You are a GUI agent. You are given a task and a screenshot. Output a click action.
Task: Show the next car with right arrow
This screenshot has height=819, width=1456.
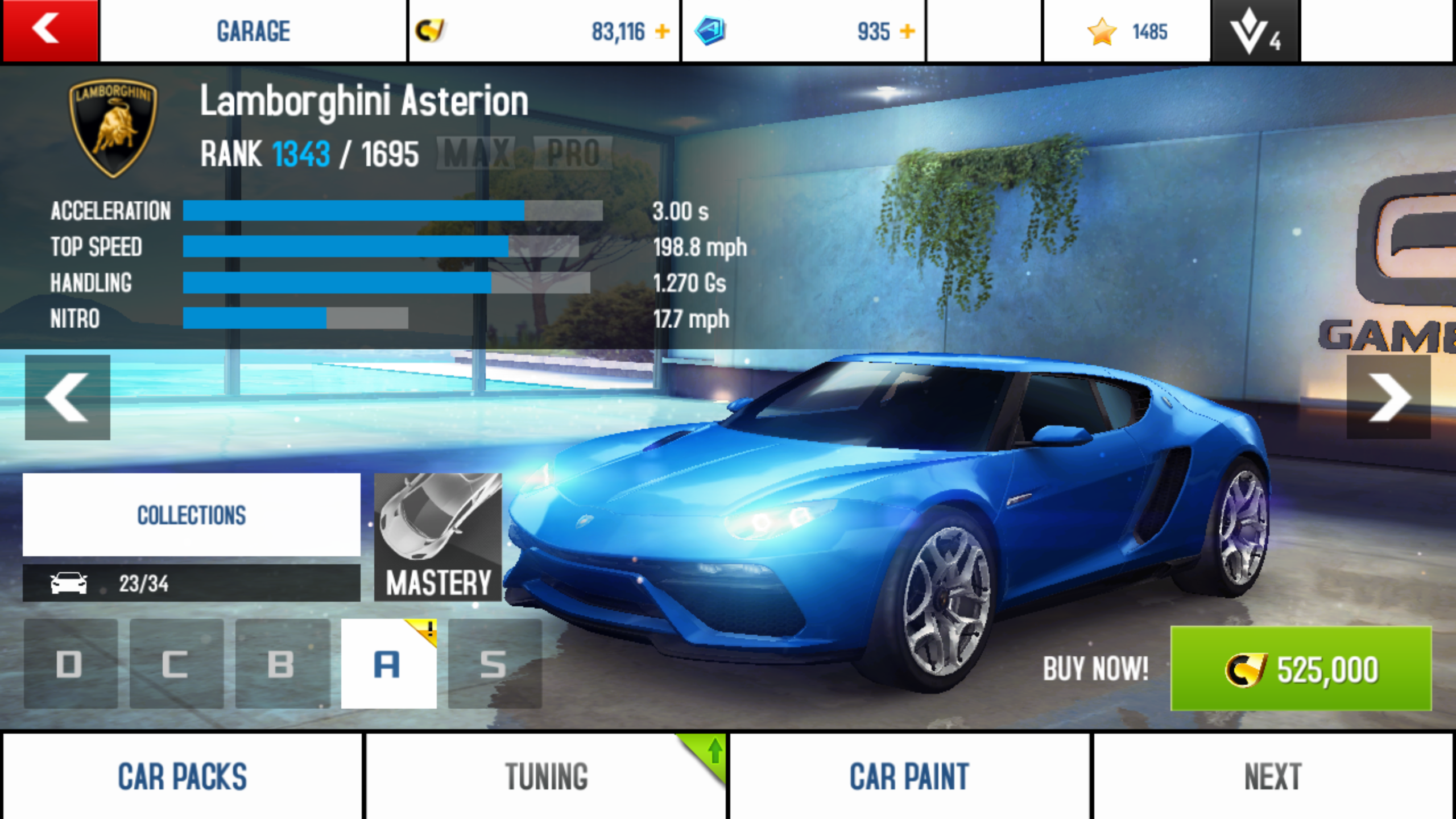(x=1388, y=397)
